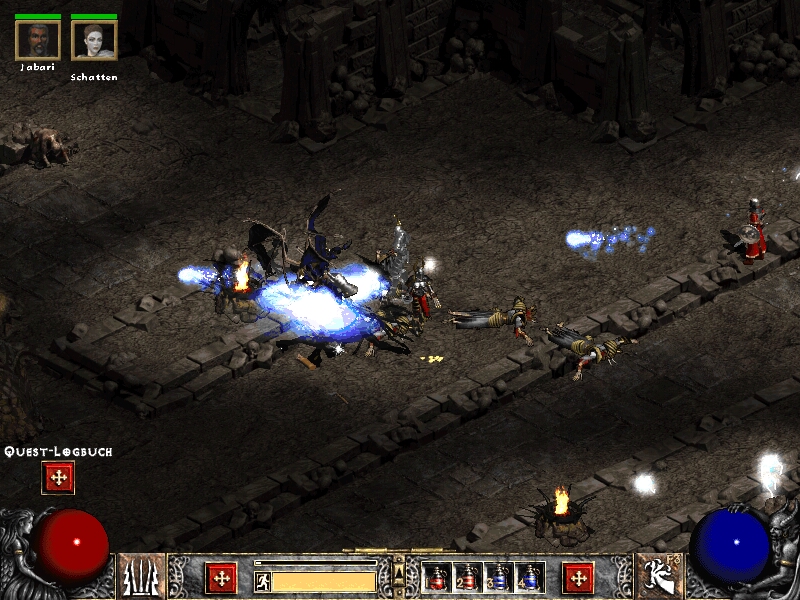Use the red healing potion in belt slot 2
The height and width of the screenshot is (600, 800).
(468, 578)
